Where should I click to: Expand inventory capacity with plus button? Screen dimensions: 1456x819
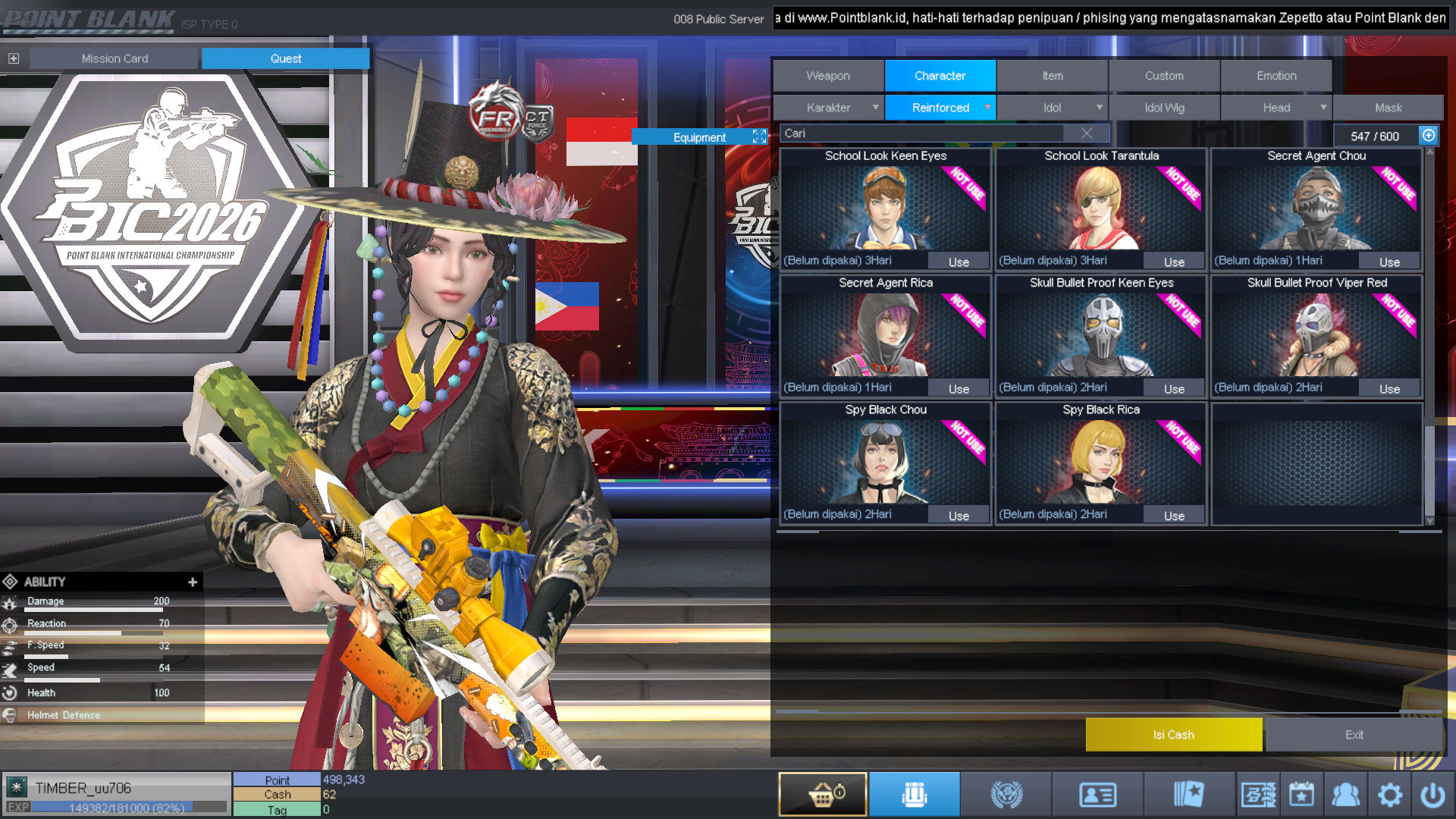tap(1429, 136)
